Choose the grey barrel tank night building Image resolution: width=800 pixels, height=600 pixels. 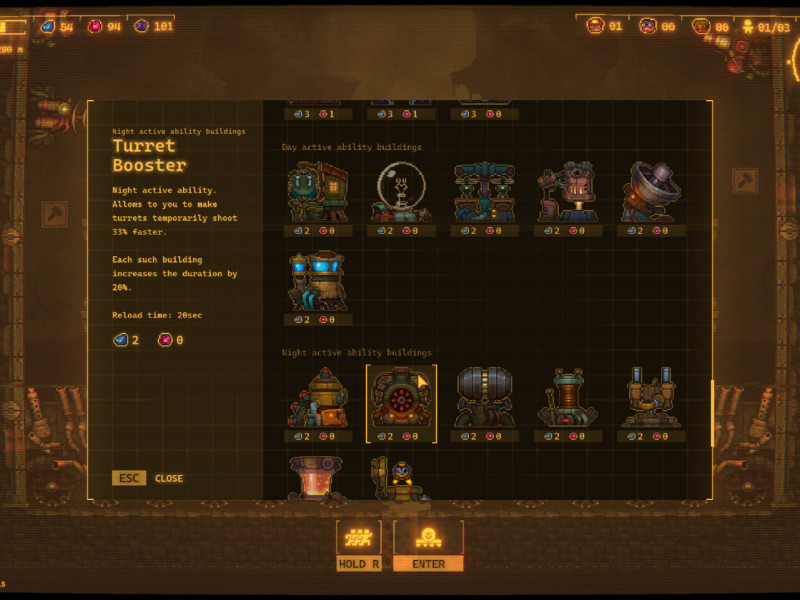pyautogui.click(x=484, y=398)
